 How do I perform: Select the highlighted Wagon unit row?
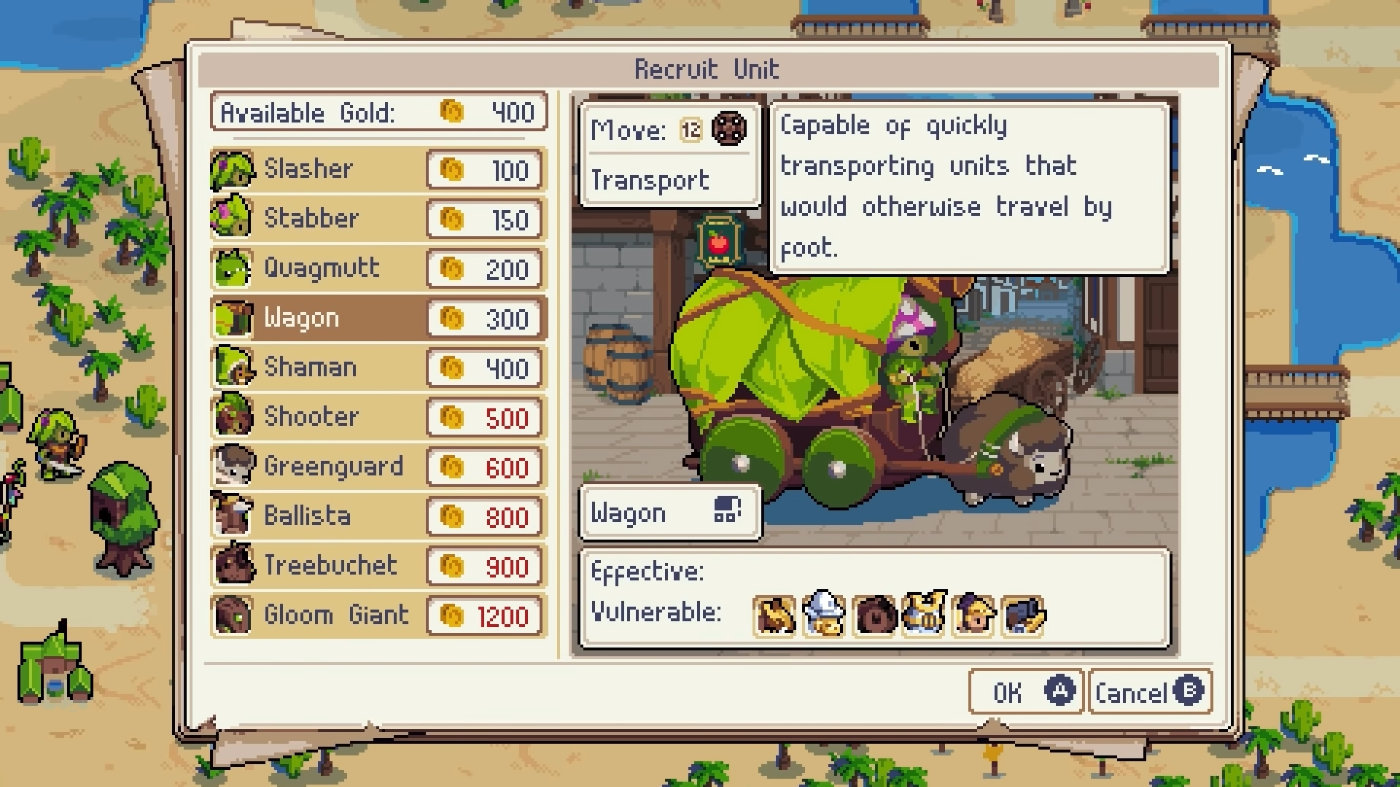[x=378, y=318]
